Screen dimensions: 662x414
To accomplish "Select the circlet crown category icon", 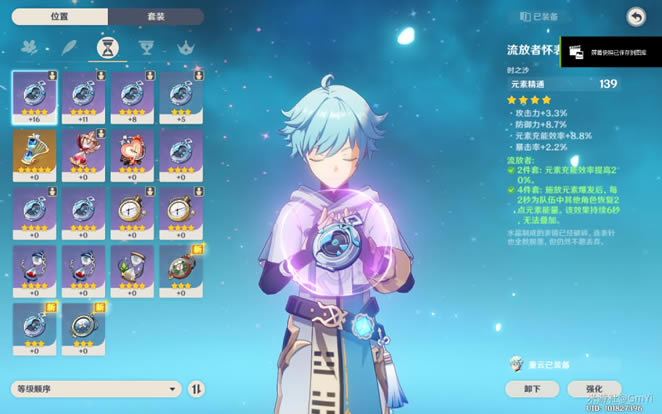I will click(x=183, y=47).
